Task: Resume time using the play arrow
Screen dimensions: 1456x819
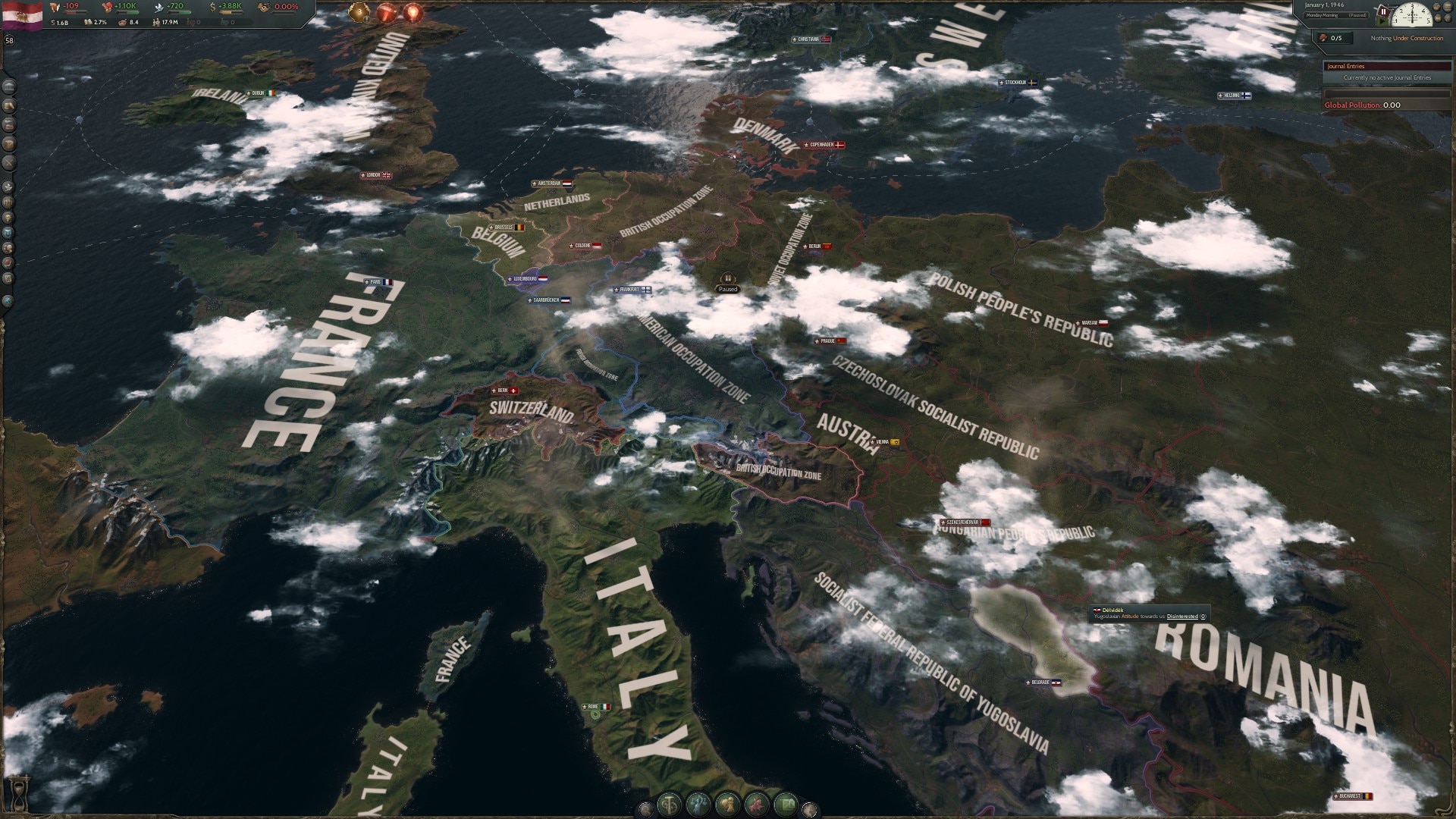Action: [x=1382, y=22]
